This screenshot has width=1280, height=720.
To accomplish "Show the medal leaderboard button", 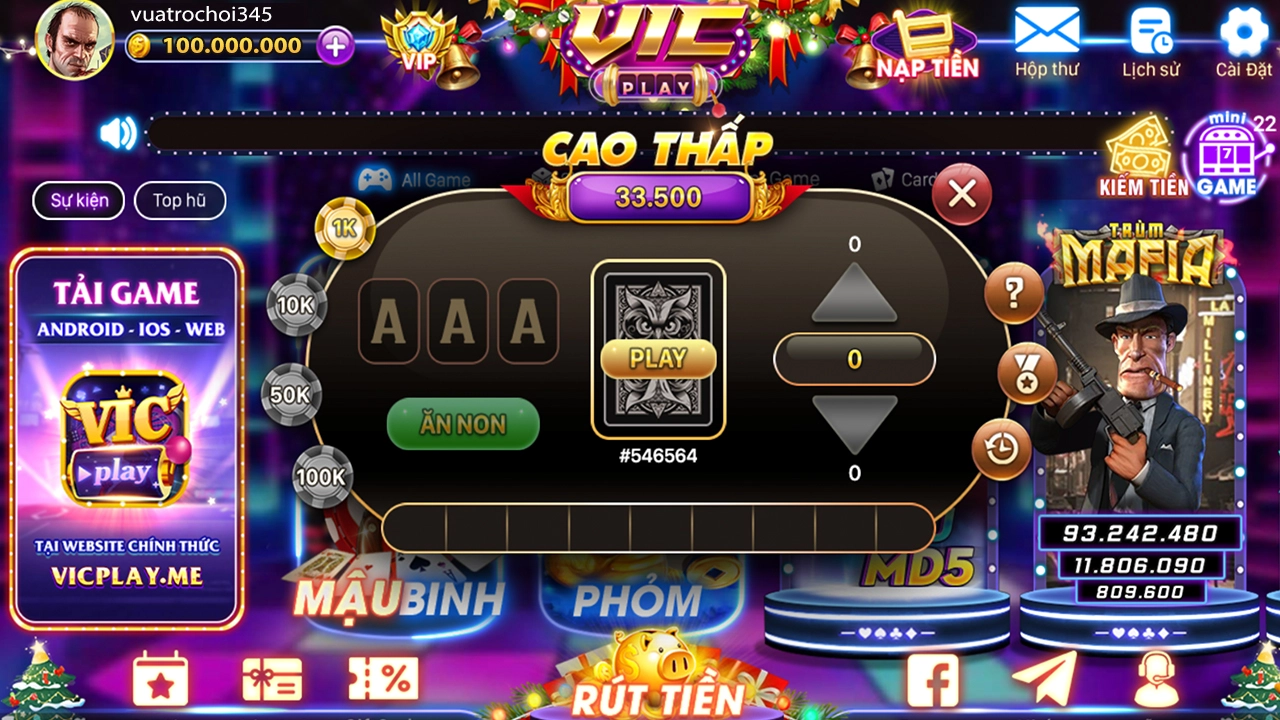I will (1027, 373).
